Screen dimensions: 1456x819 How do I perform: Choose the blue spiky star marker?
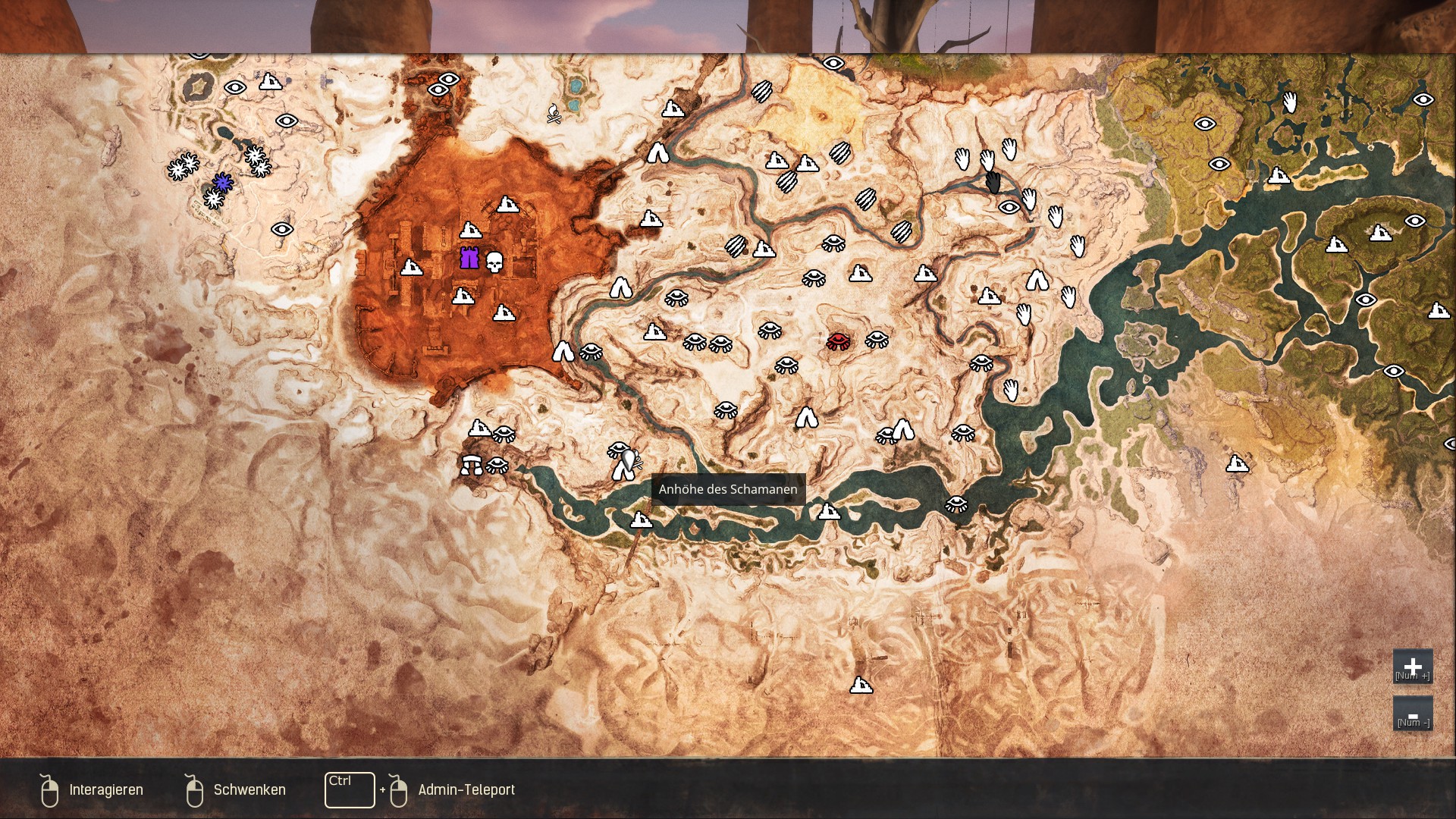point(222,182)
